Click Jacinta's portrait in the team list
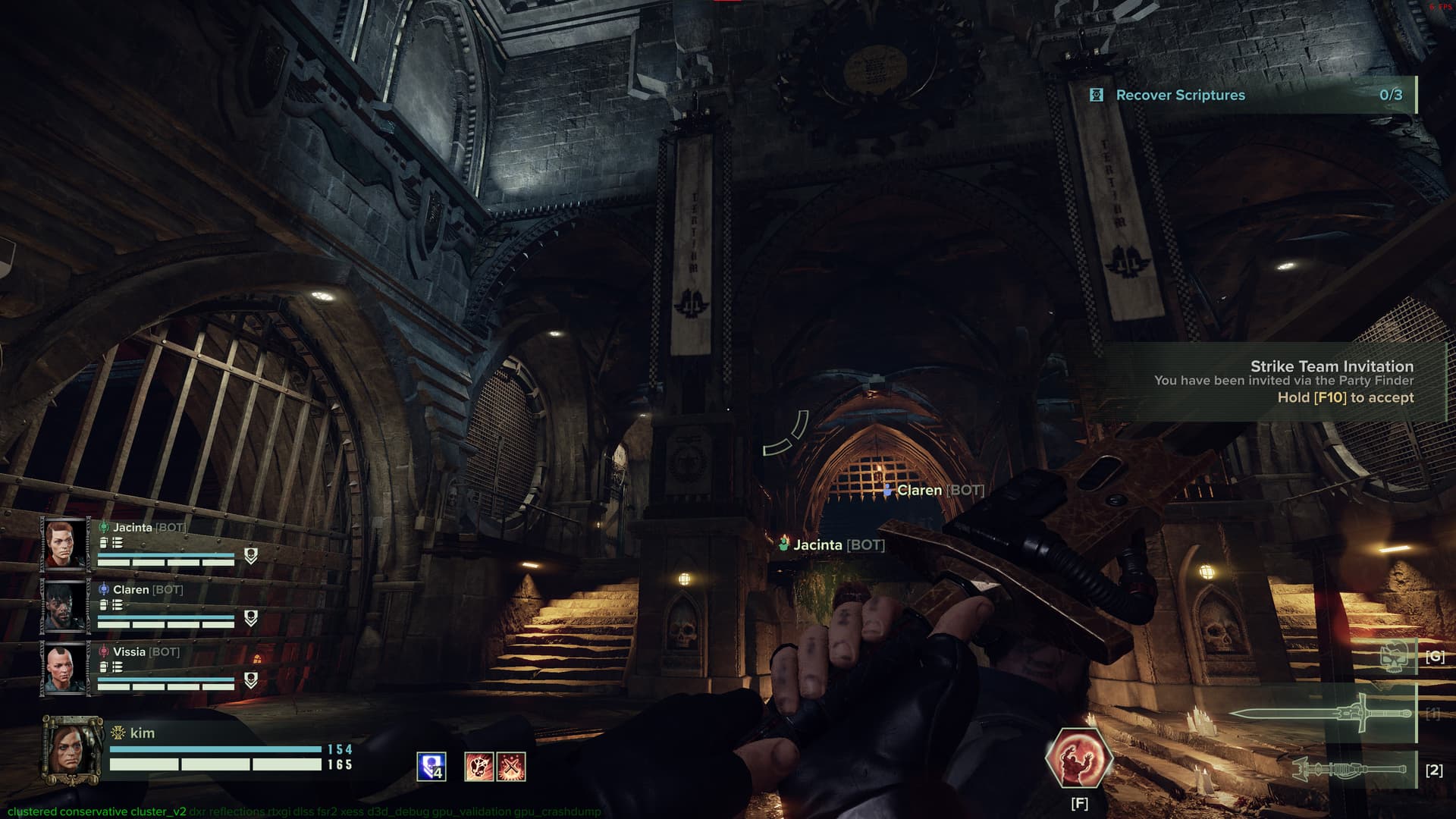The image size is (1456, 819). 64,544
